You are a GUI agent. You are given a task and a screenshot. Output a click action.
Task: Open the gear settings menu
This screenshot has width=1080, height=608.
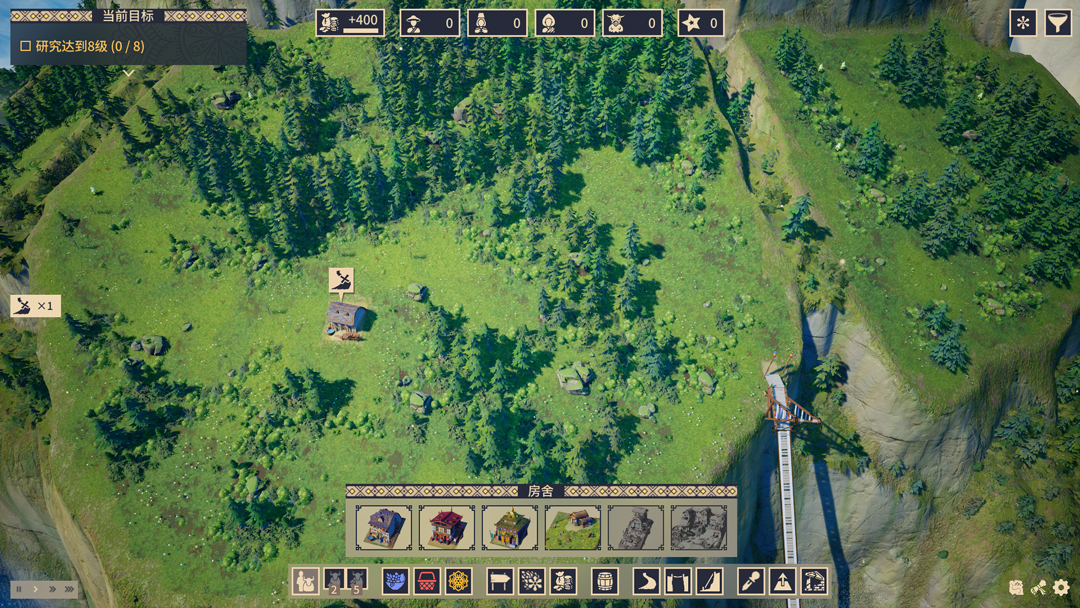[x=1061, y=588]
